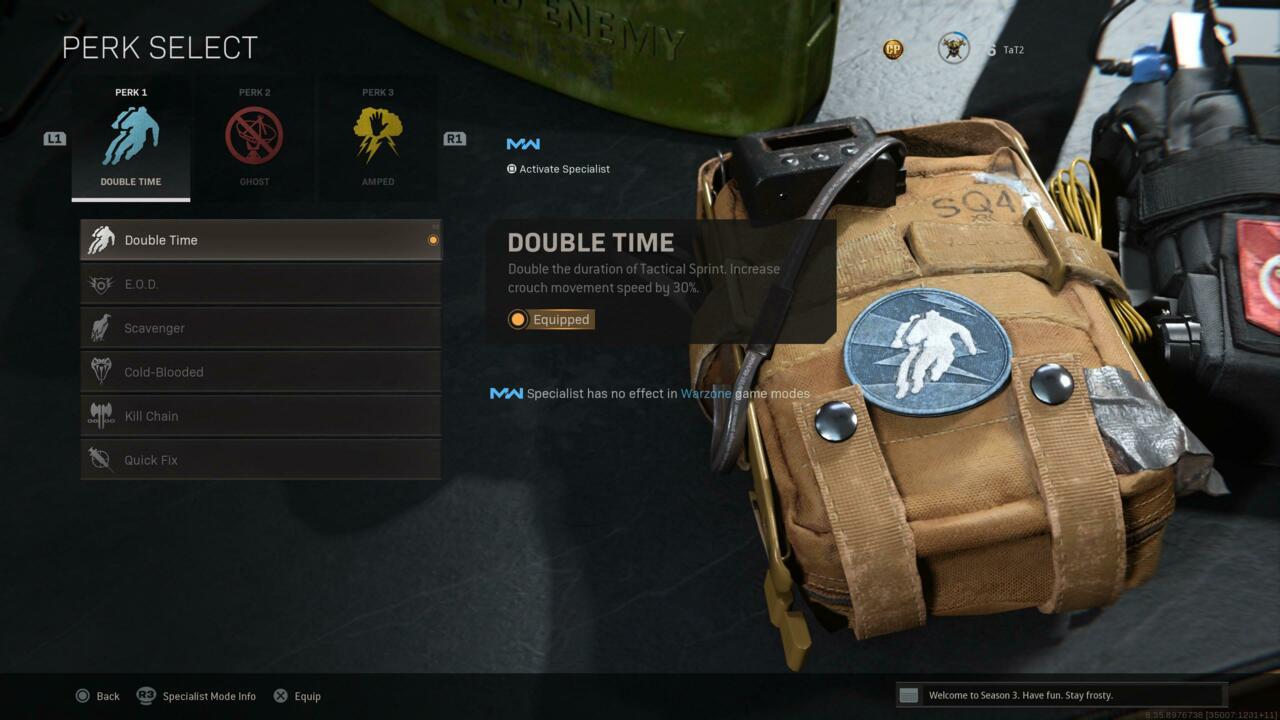Screen dimensions: 1280x720
Task: Pick the Scavenger perk
Action: (x=260, y=328)
